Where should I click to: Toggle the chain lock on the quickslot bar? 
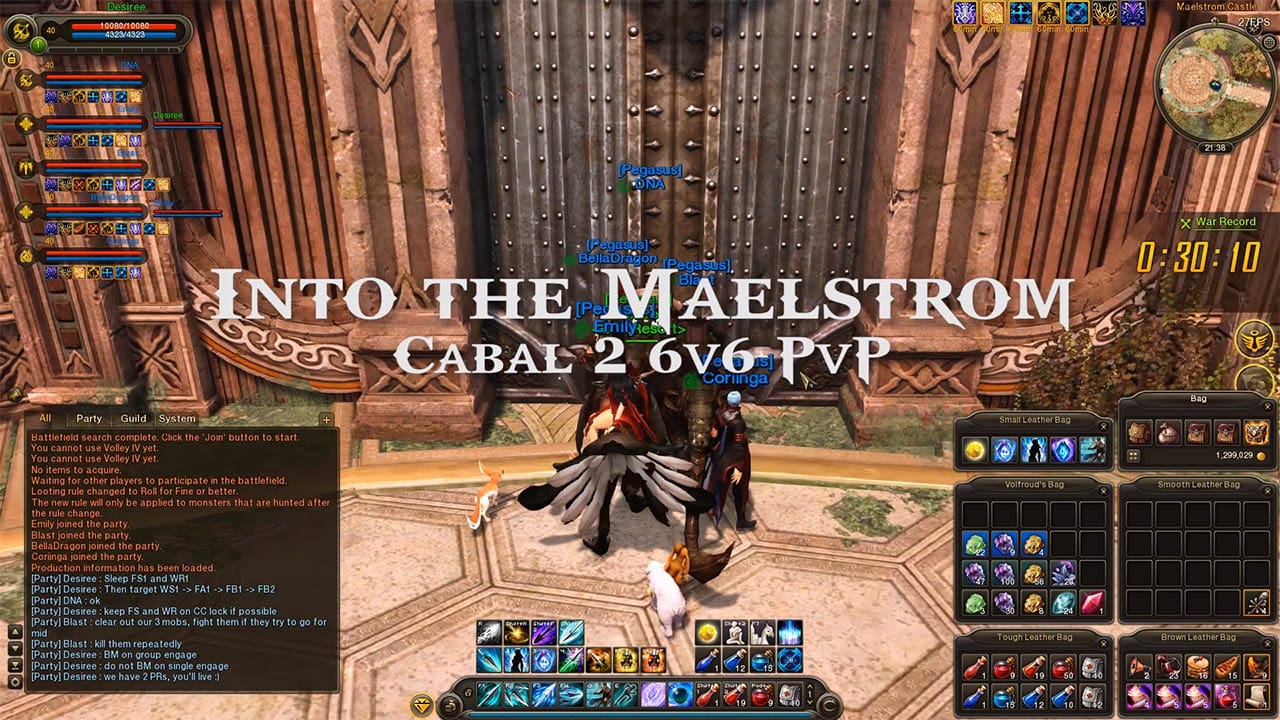click(x=470, y=693)
